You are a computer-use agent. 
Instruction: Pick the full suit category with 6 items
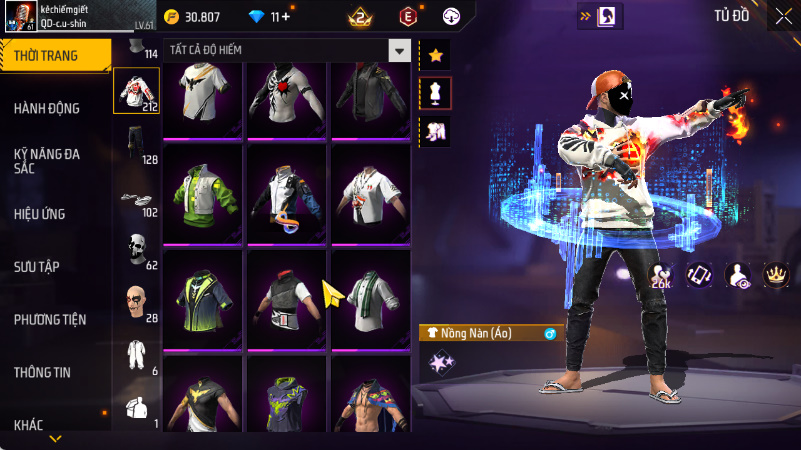coord(136,355)
